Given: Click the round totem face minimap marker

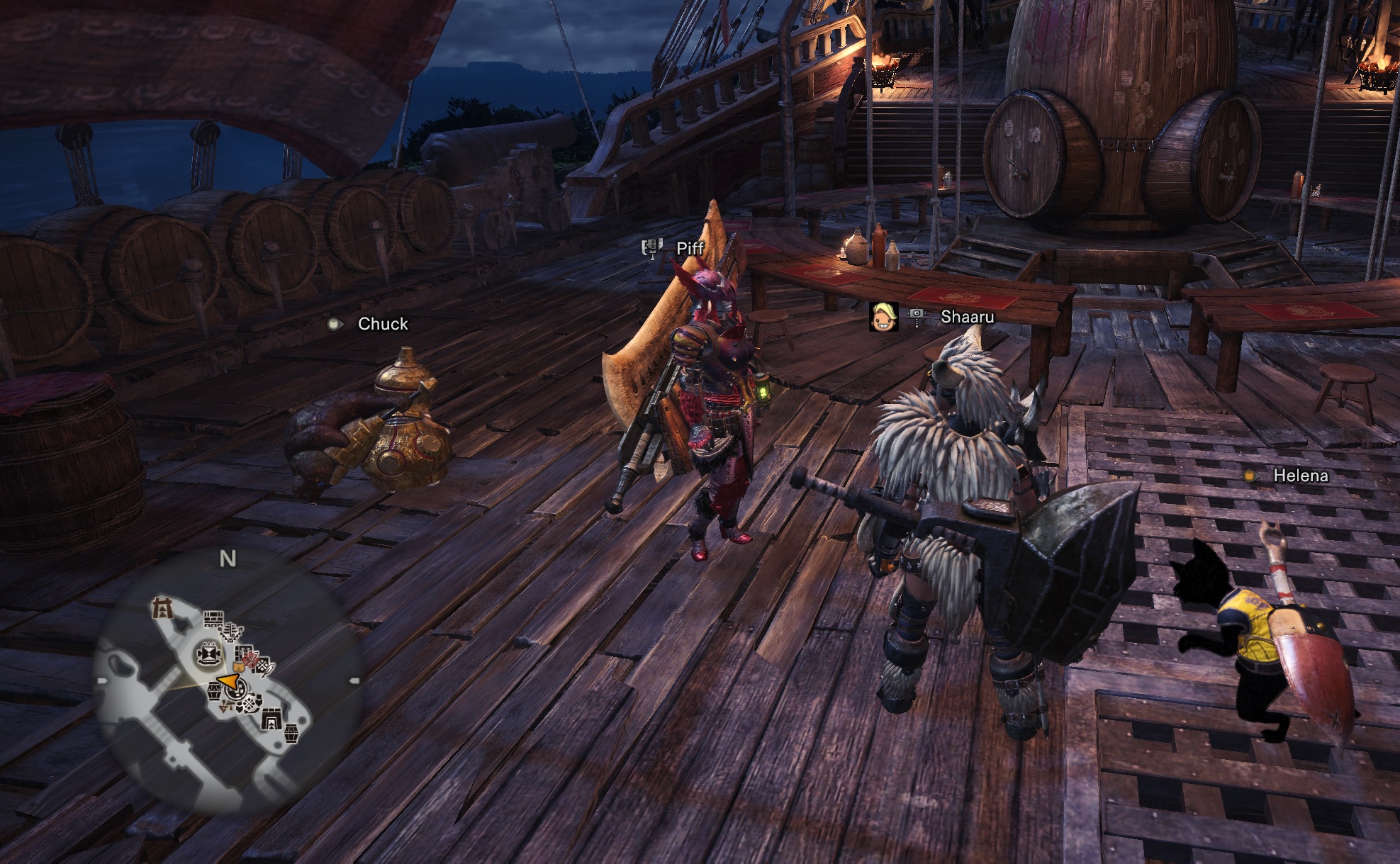Looking at the screenshot, I should point(209,653).
